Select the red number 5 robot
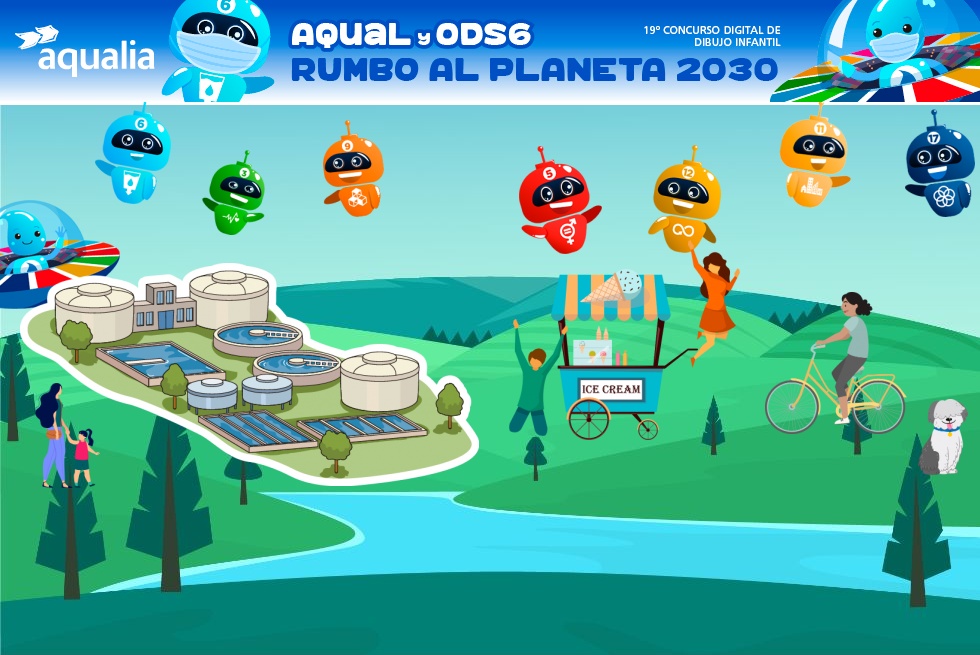 [556, 203]
